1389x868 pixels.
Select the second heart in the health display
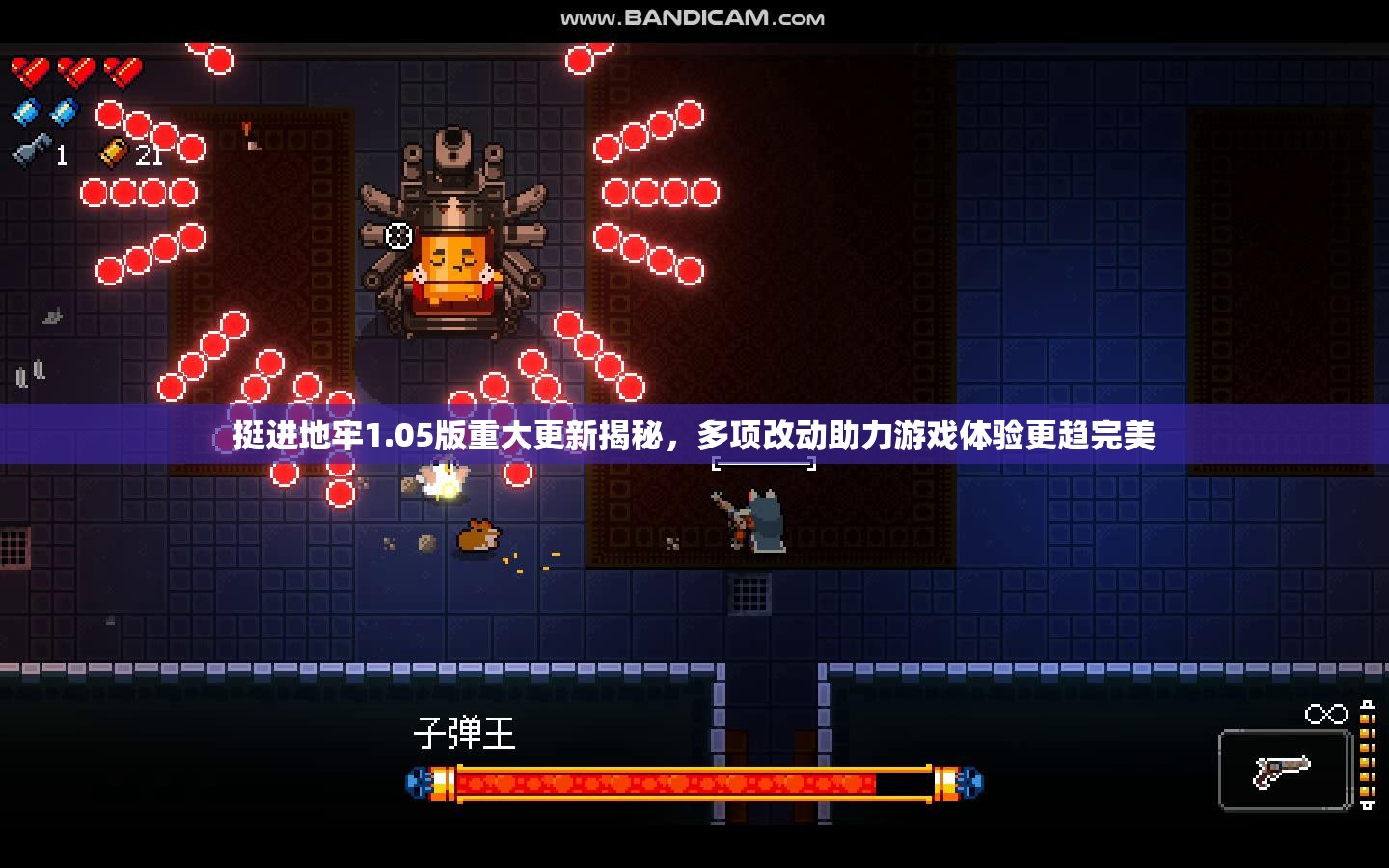click(x=77, y=68)
